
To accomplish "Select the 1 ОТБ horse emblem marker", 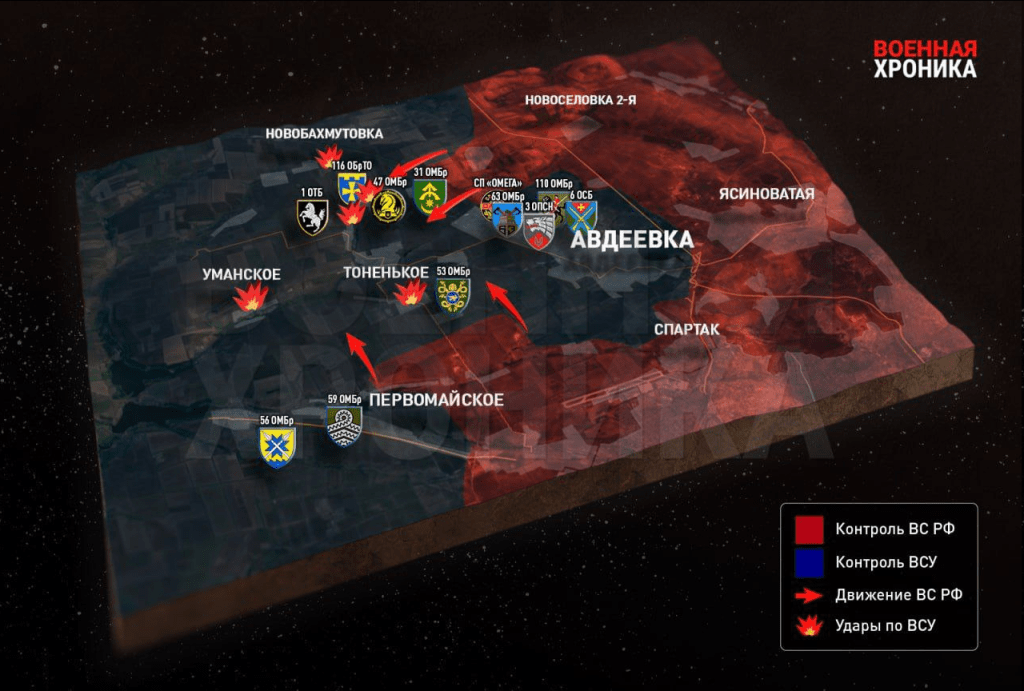I will [312, 217].
